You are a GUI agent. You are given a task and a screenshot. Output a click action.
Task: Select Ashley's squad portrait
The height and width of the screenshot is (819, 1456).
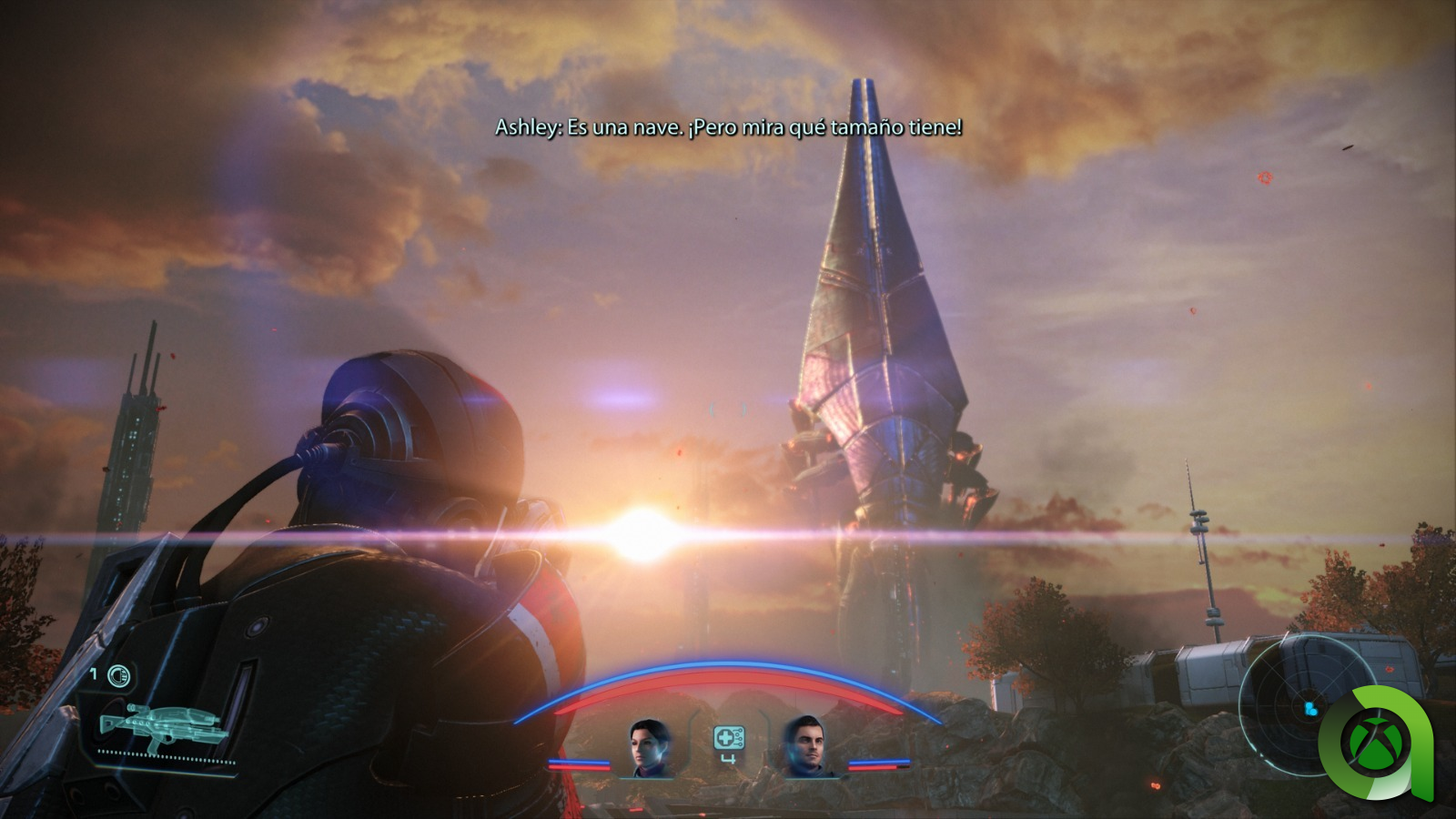pyautogui.click(x=652, y=746)
